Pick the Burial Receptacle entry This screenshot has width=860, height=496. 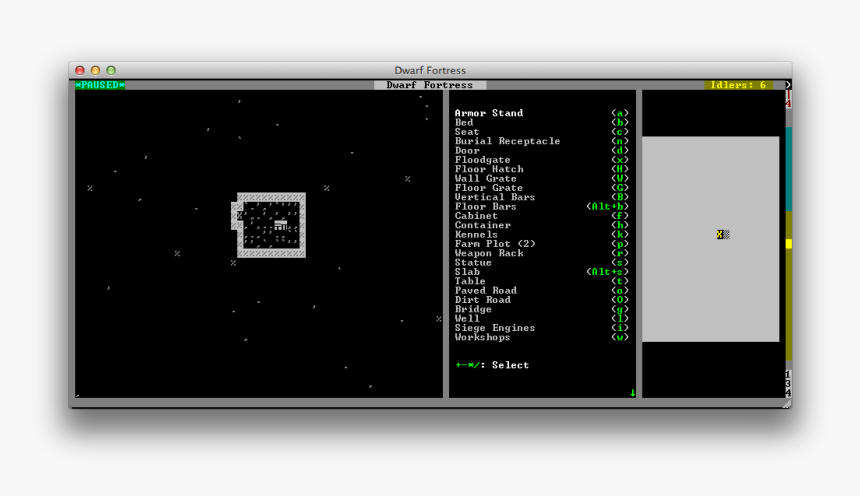click(507, 141)
